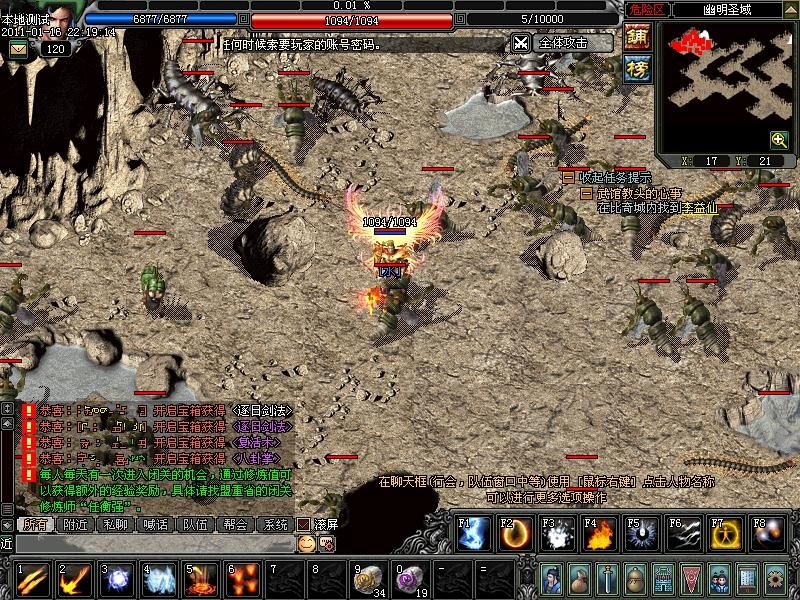Screen dimensions: 800x600
Task: Switch to the 帮会 chat tab
Action: (x=235, y=524)
